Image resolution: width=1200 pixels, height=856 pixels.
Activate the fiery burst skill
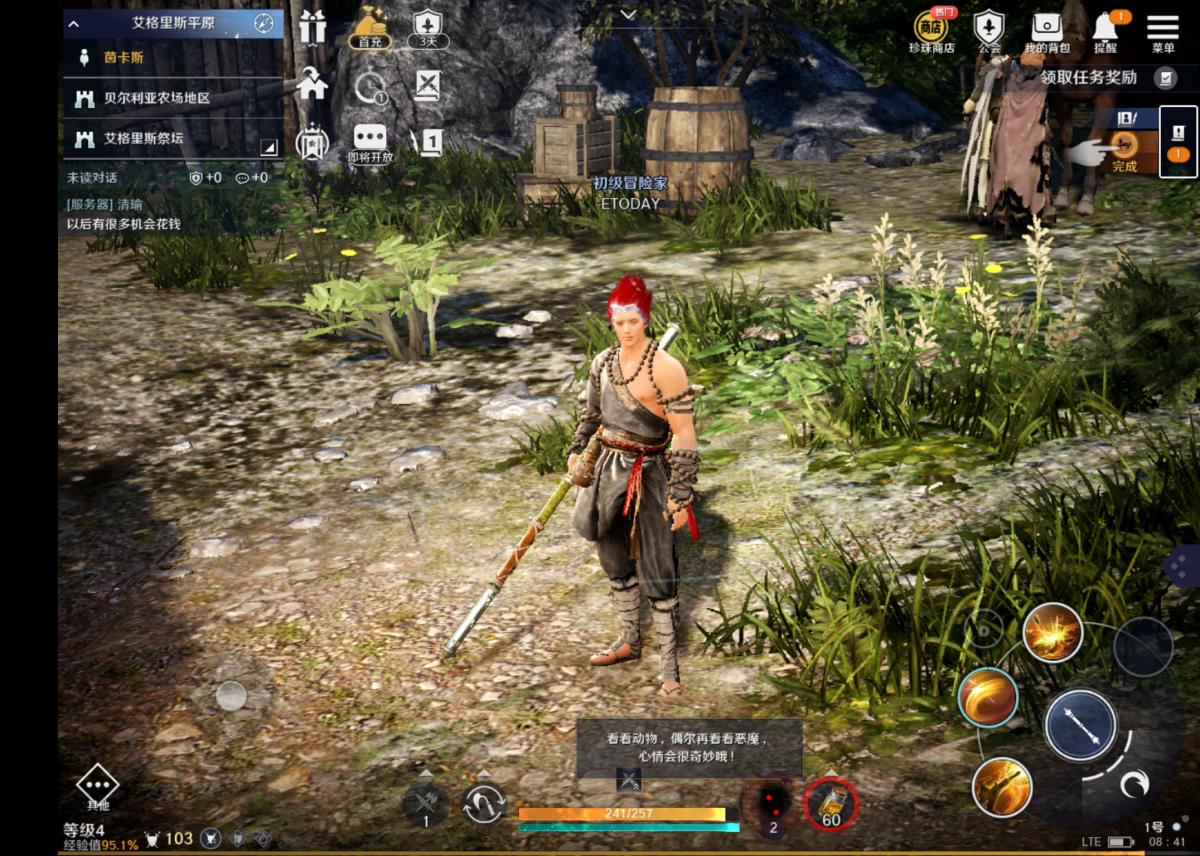click(x=1052, y=632)
